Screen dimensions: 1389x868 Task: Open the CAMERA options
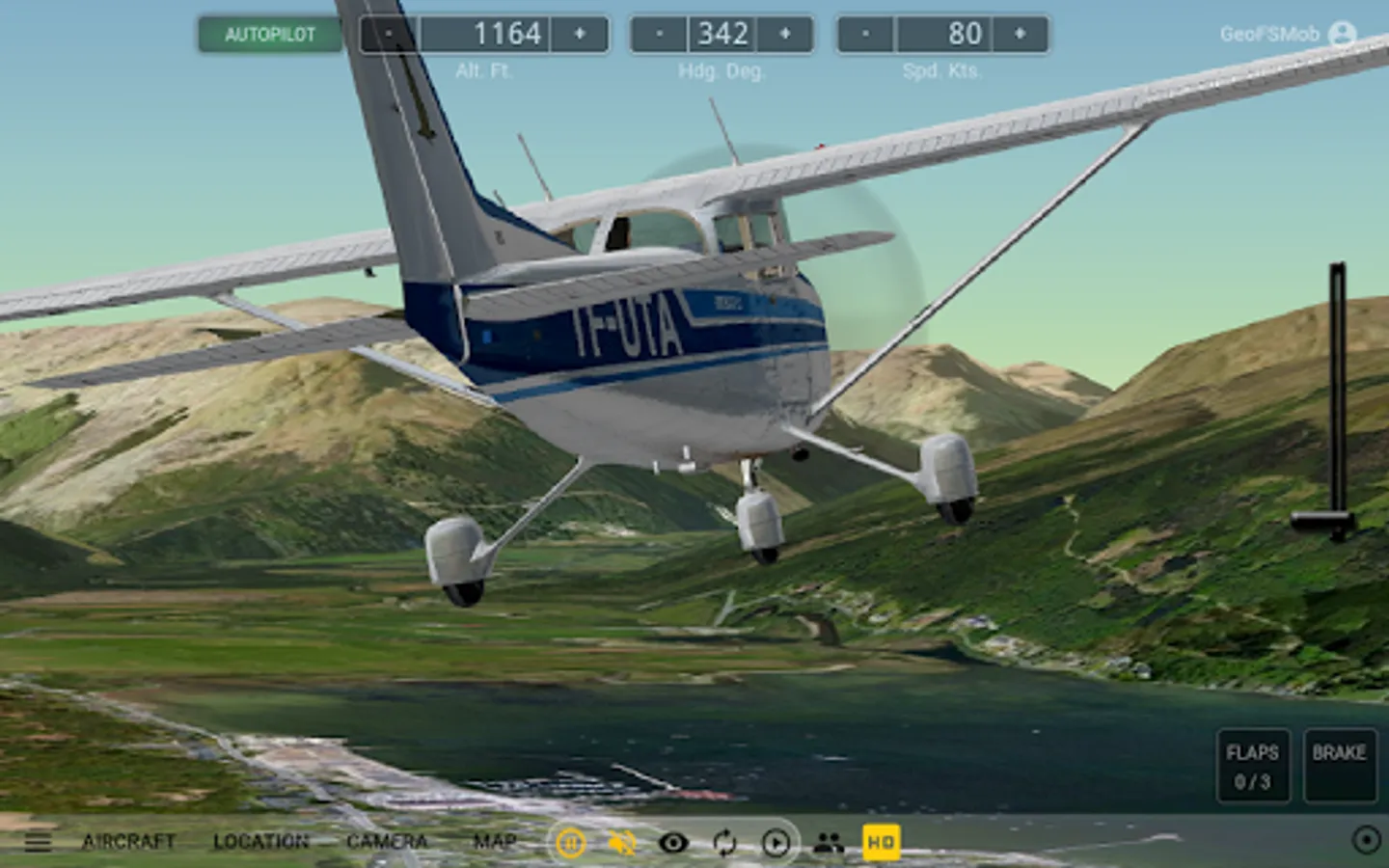click(387, 842)
